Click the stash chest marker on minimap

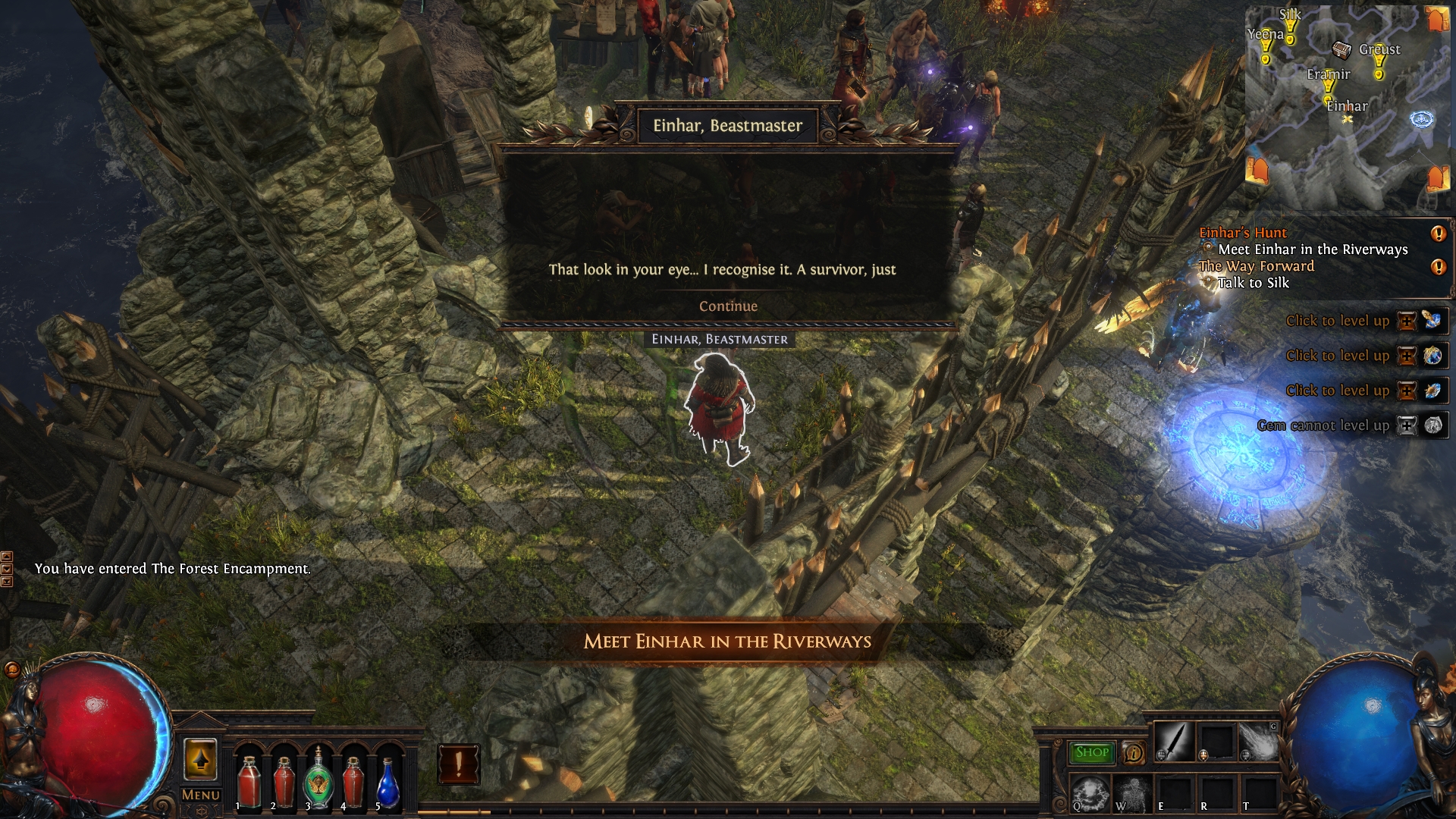1341,50
